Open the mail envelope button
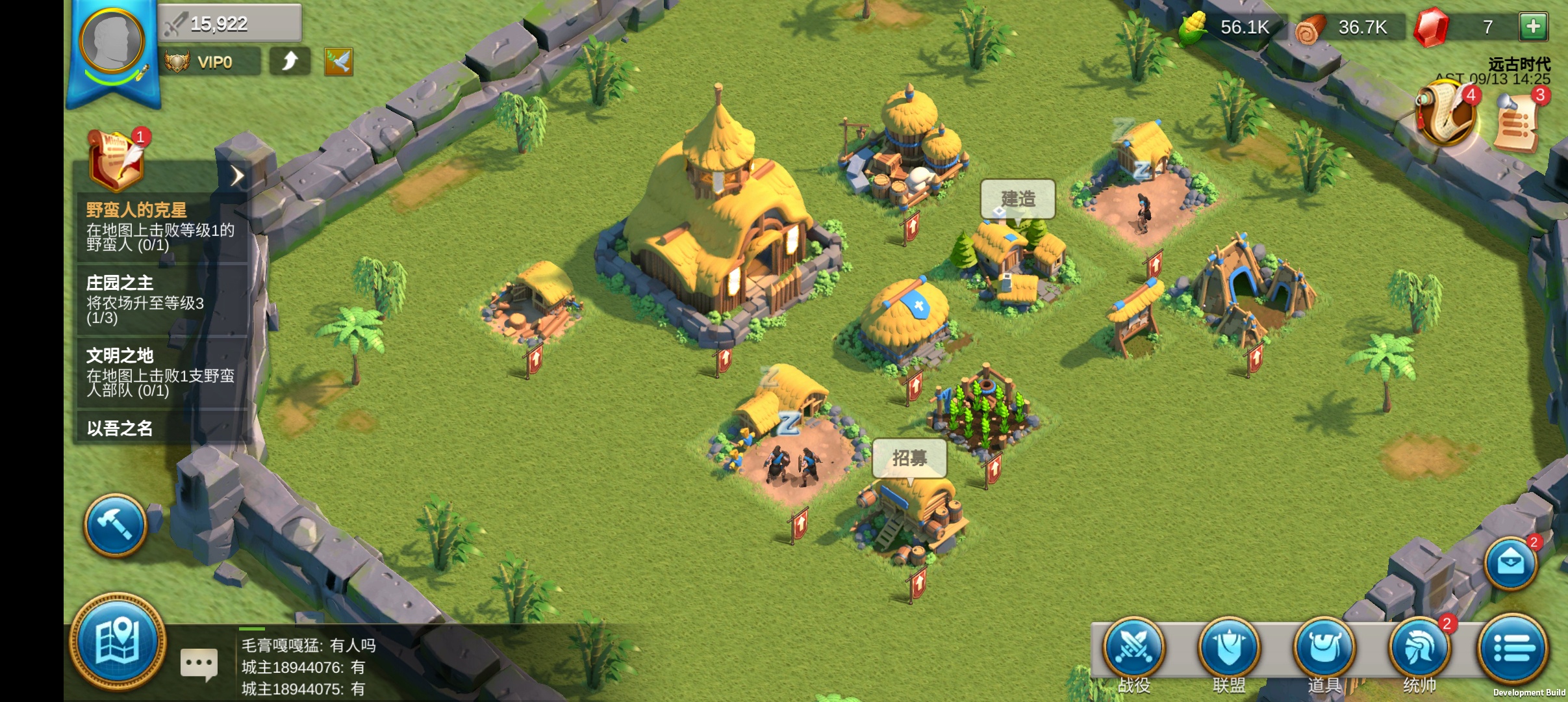1568x702 pixels. pos(1511,563)
